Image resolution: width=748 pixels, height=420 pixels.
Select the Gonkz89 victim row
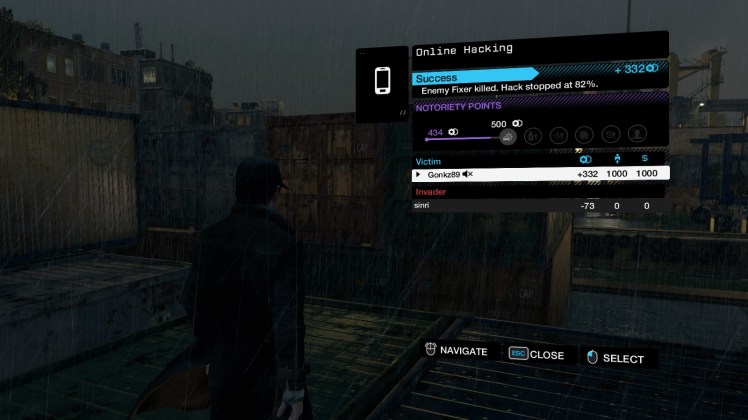540,174
